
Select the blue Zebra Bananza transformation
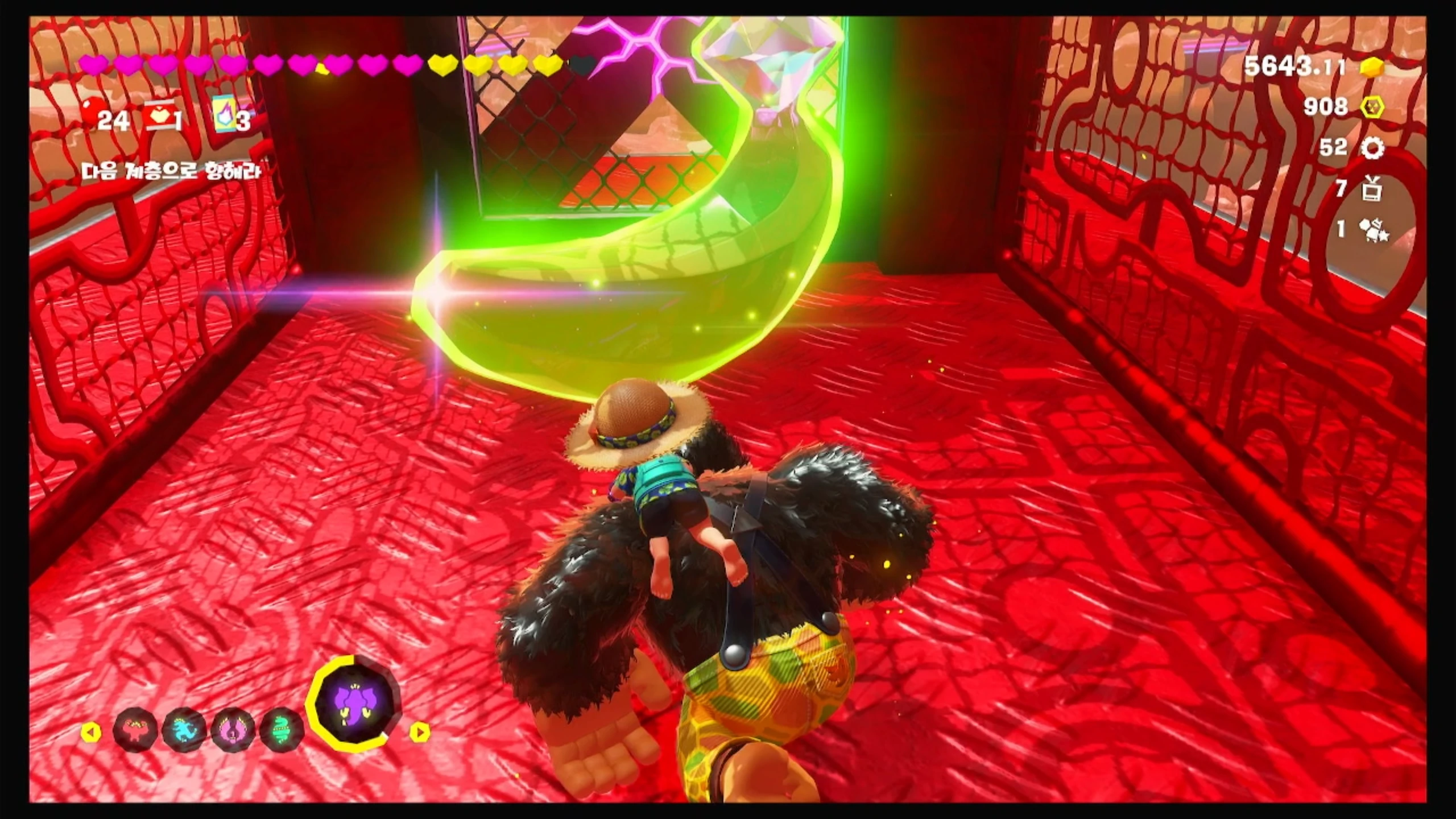tap(184, 730)
